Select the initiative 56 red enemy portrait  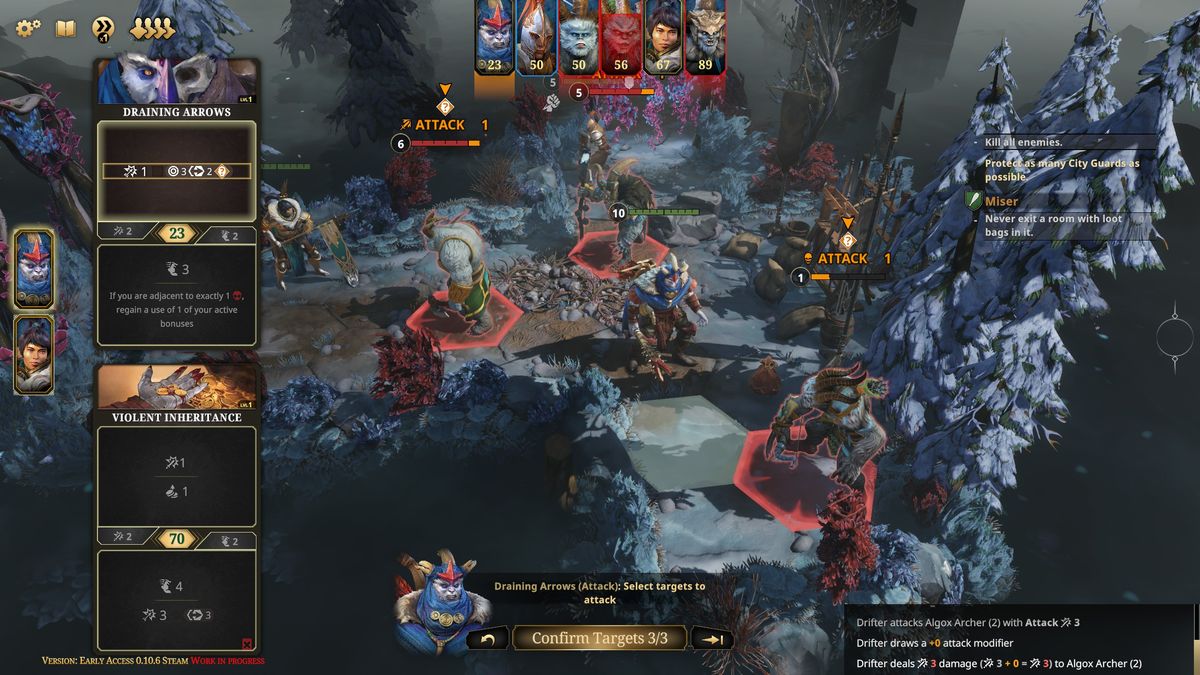pyautogui.click(x=620, y=36)
